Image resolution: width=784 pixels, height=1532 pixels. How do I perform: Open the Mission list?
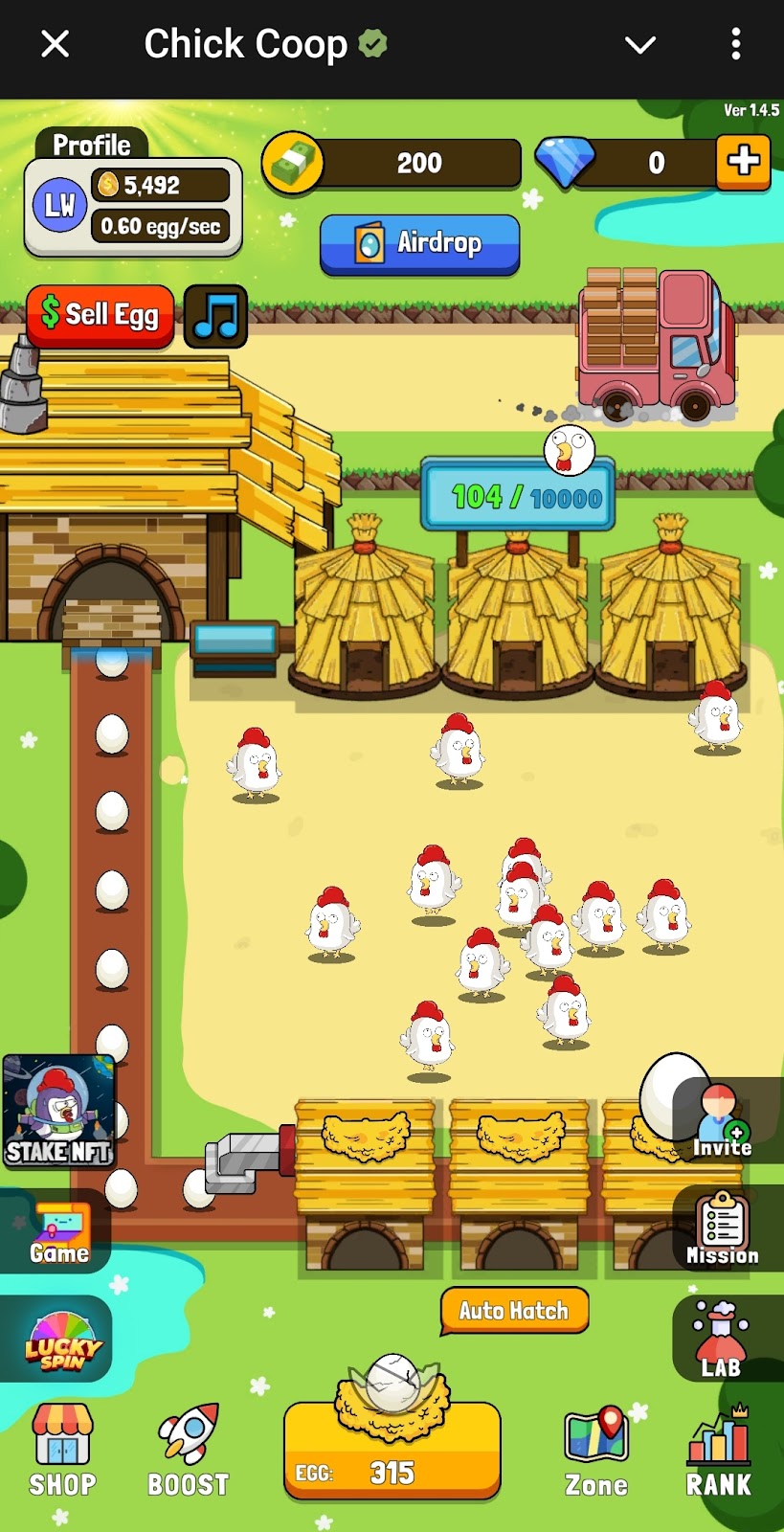(723, 1230)
